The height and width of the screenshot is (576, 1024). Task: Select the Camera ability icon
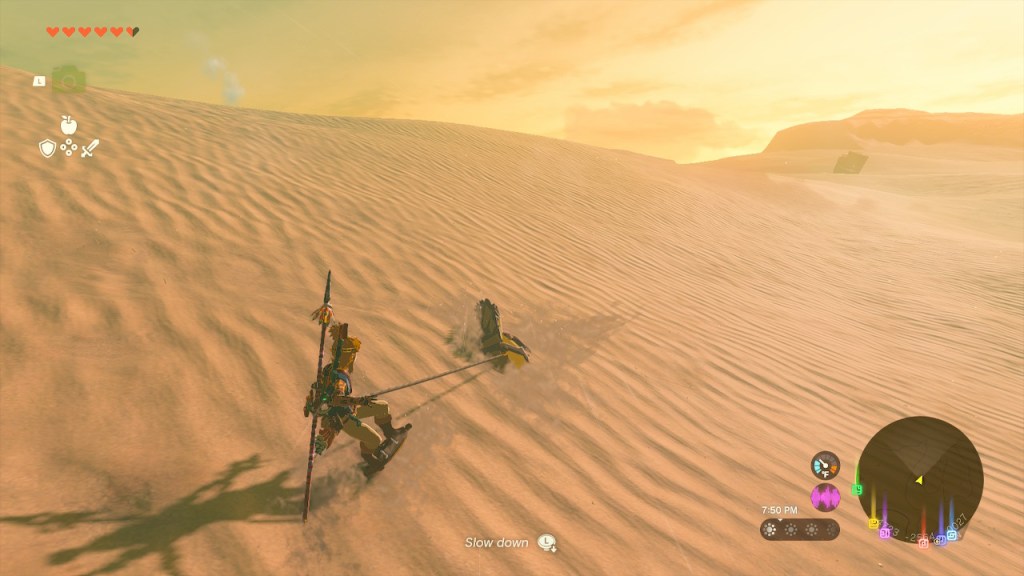68,80
